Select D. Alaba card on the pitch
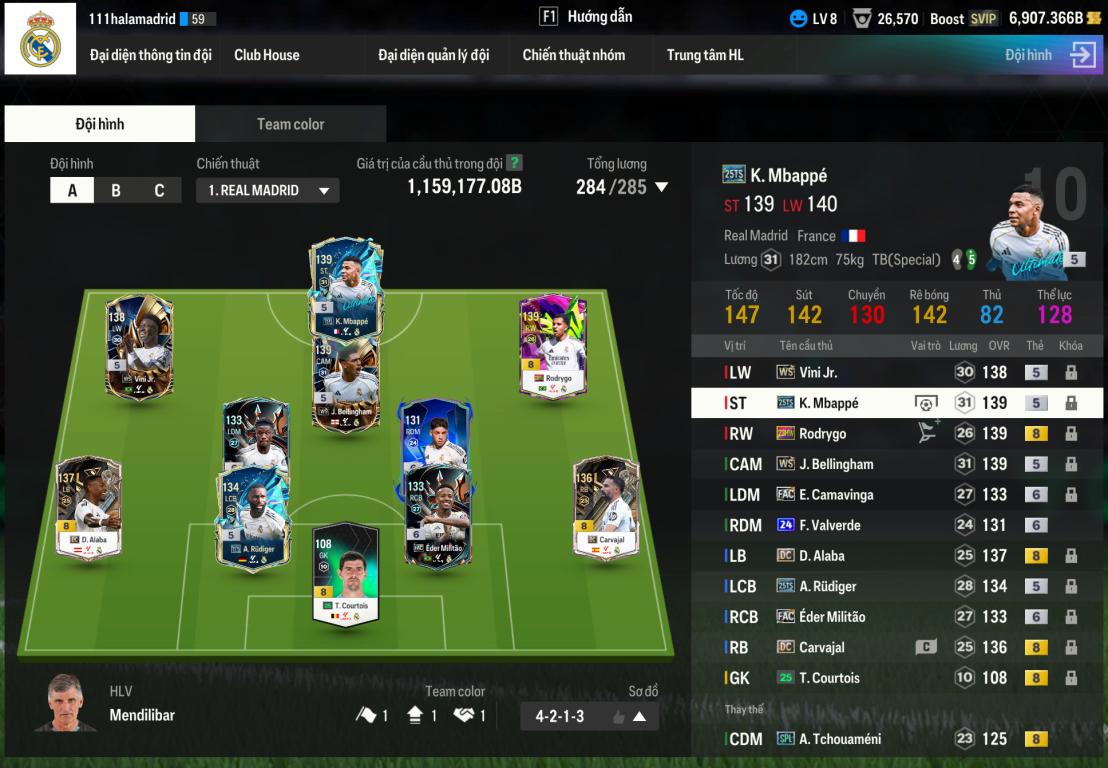 point(89,508)
